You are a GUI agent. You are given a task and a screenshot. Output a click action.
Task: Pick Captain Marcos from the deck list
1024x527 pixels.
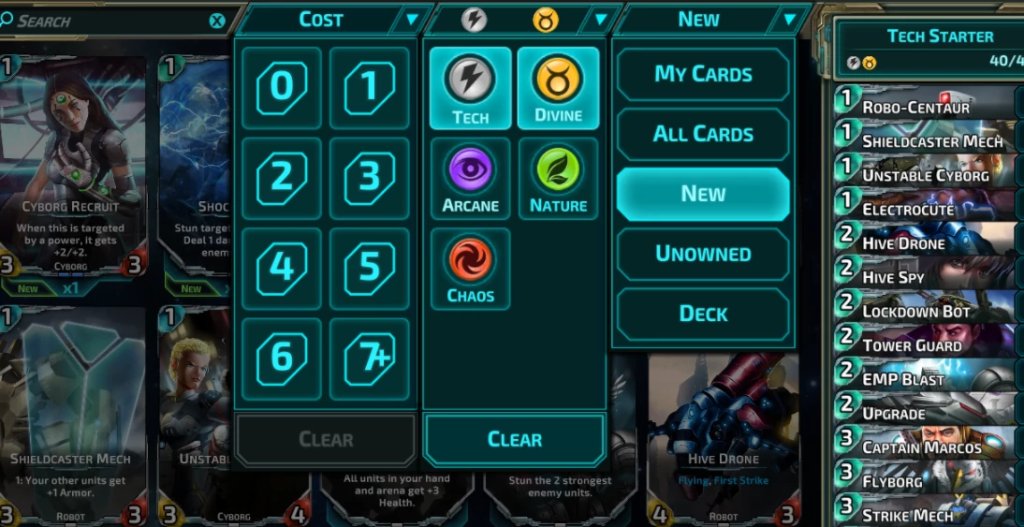click(925, 446)
